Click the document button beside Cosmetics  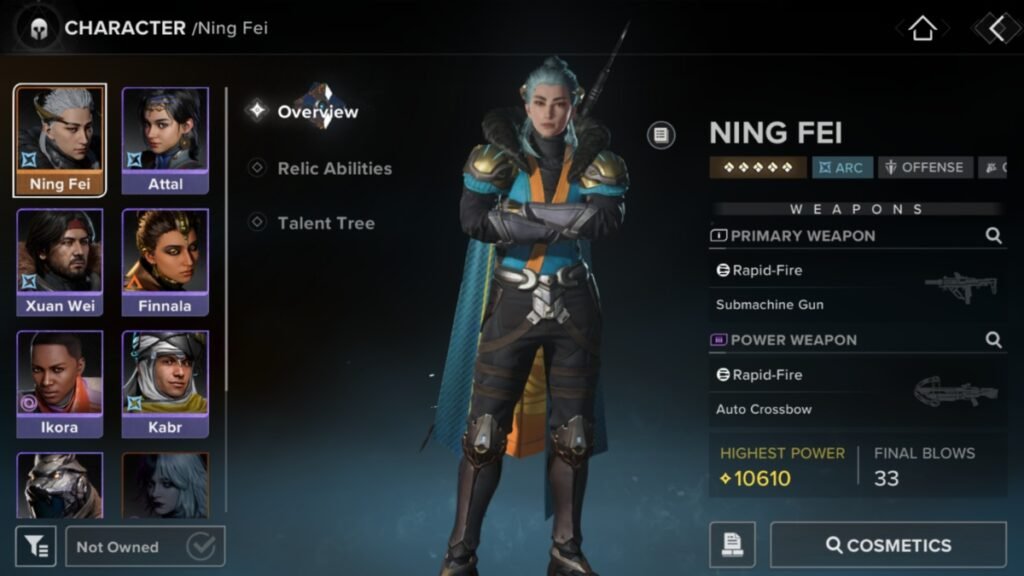[732, 545]
